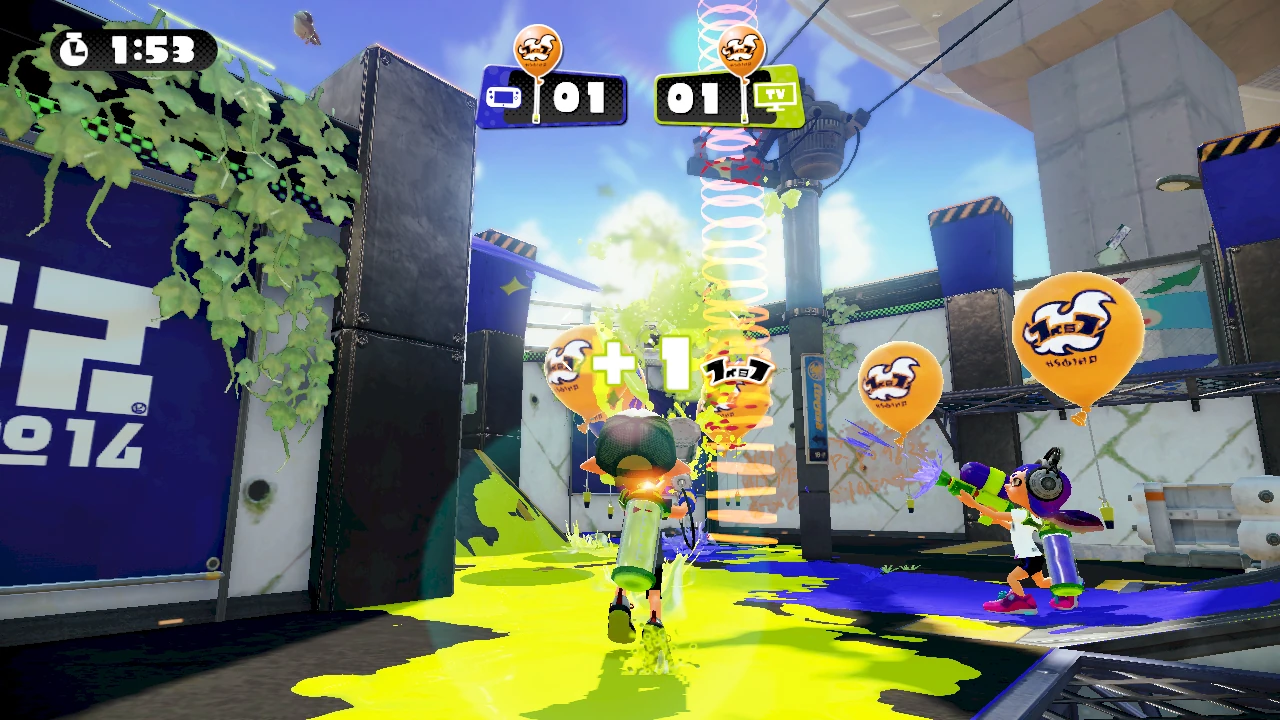Image resolution: width=1280 pixels, height=720 pixels.
Task: Click the squid emblem balloon above the blue score
Action: click(x=538, y=45)
